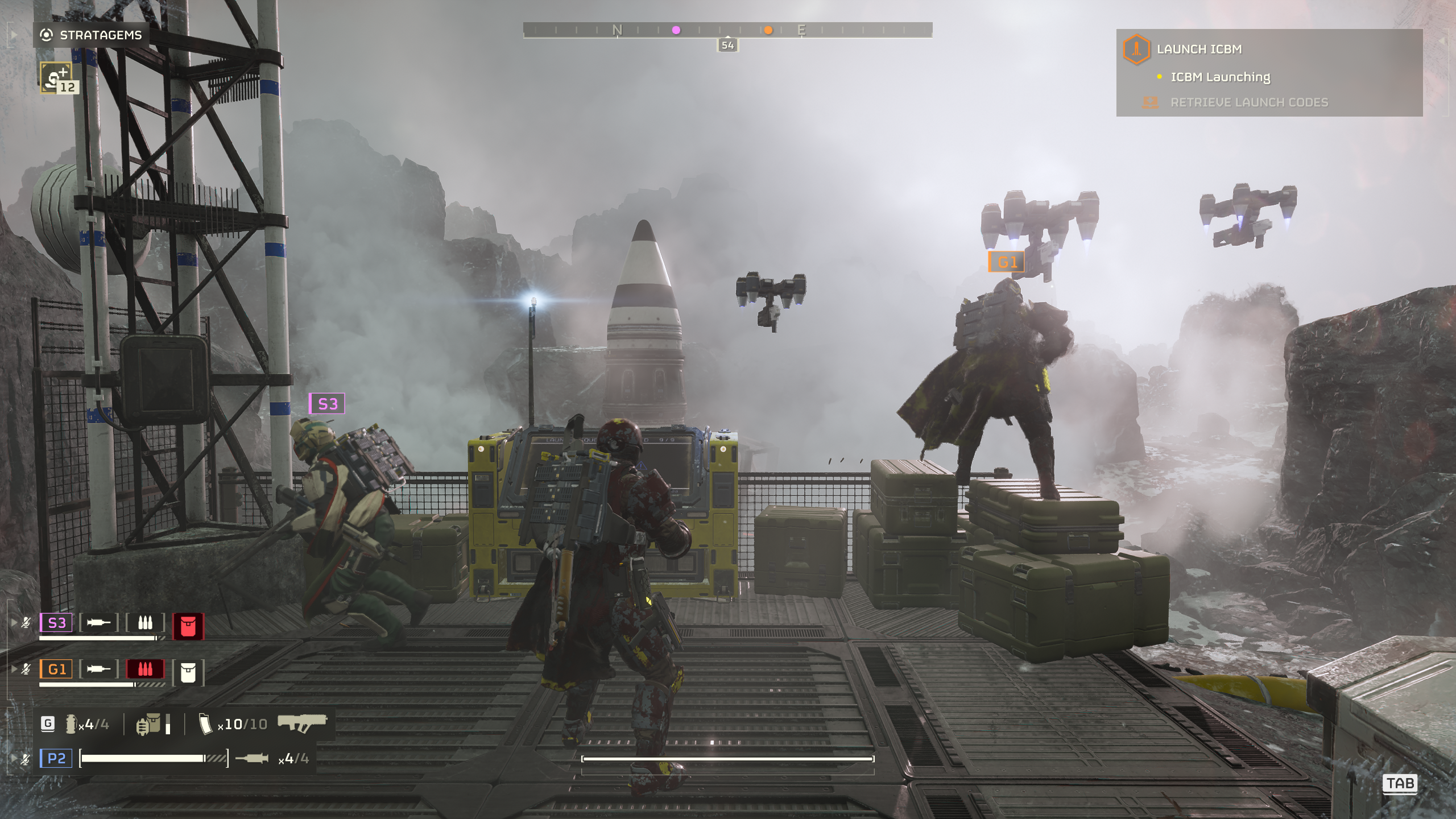The width and height of the screenshot is (1456, 819).
Task: Click the orange marker on the compass
Action: click(x=768, y=30)
